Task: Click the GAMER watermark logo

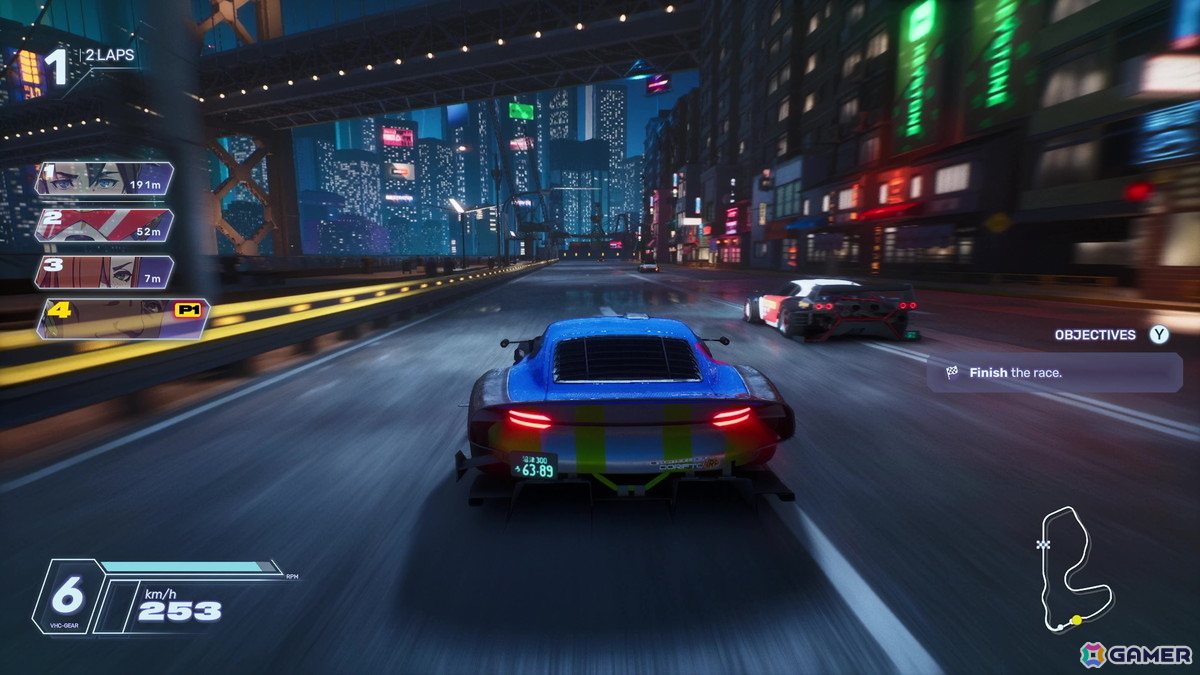Action: click(1136, 655)
